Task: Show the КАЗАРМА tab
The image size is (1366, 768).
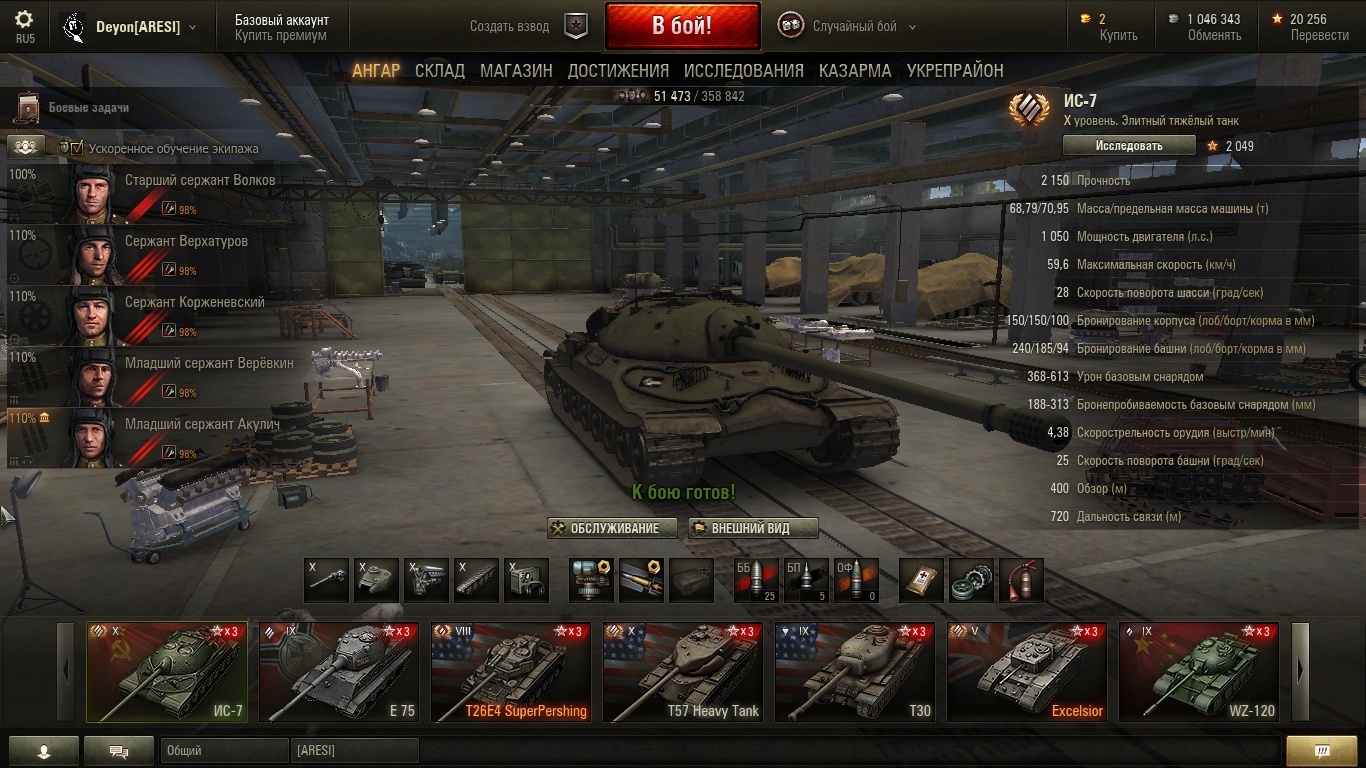Action: (855, 70)
